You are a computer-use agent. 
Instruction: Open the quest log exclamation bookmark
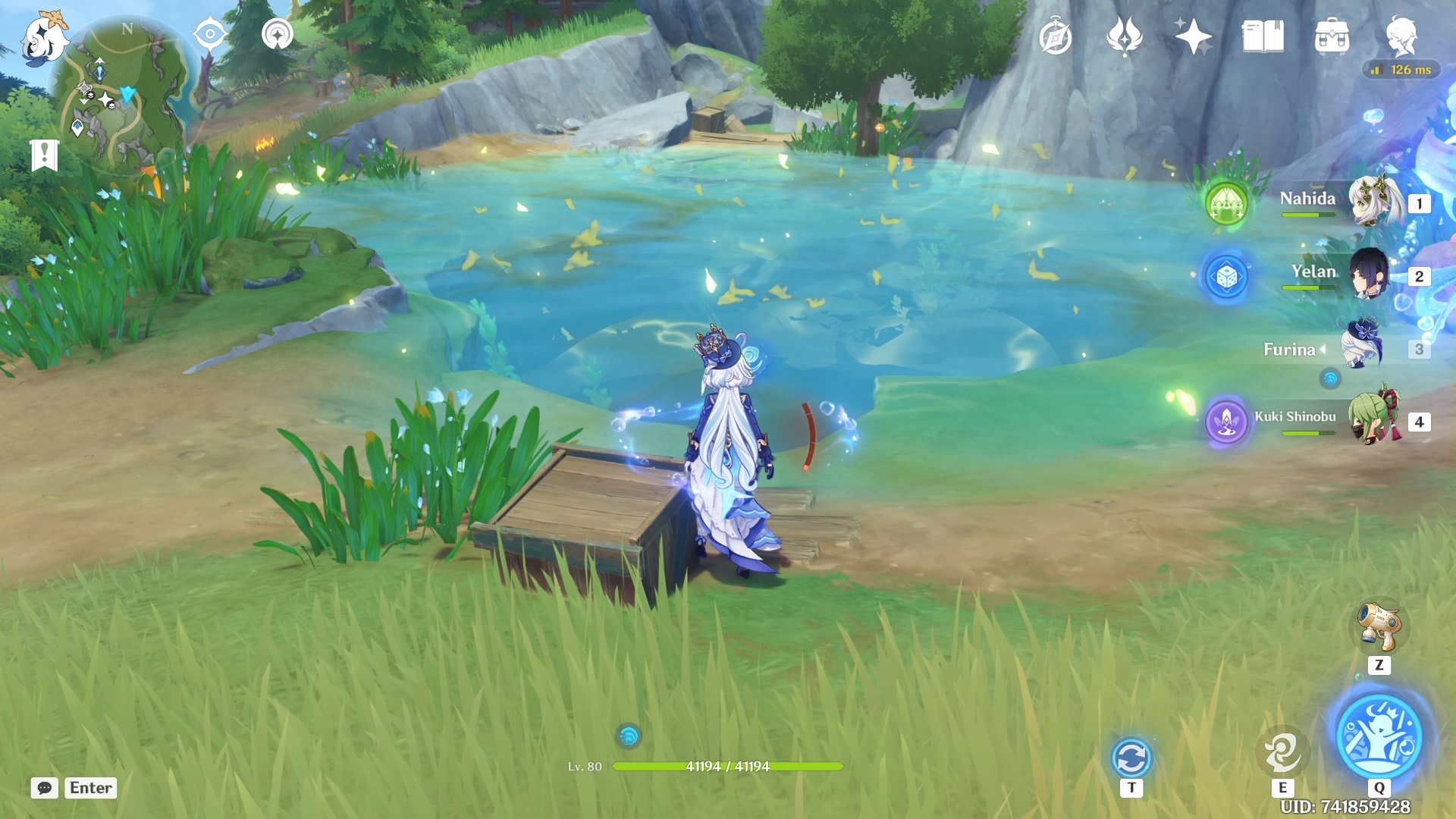(45, 155)
